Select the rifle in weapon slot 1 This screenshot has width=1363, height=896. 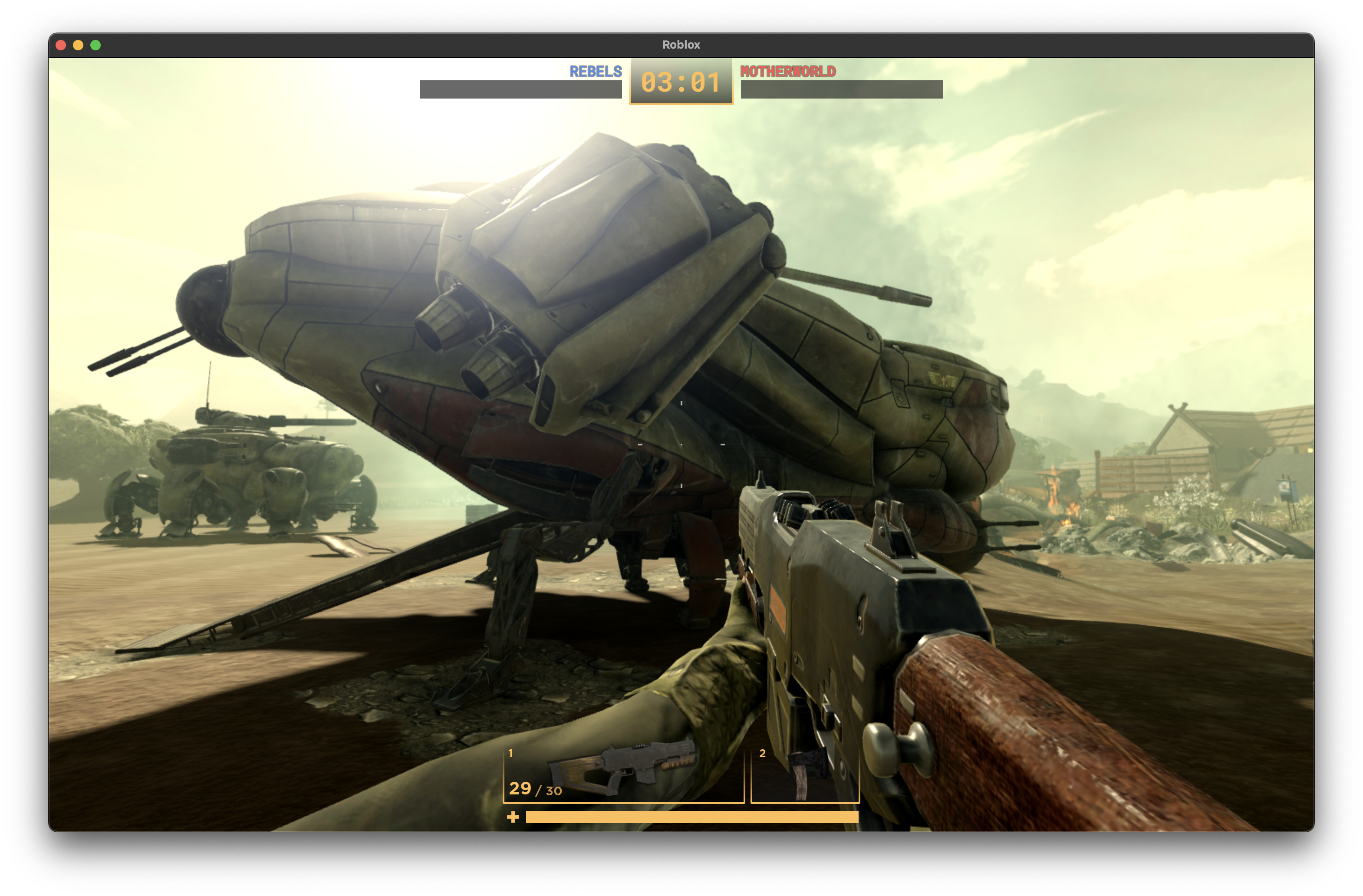click(x=623, y=774)
